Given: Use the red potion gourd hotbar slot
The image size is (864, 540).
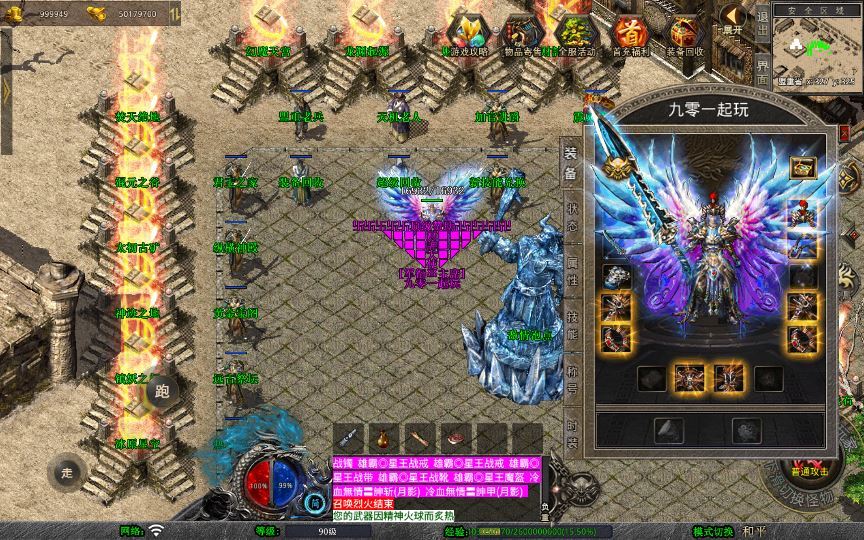Looking at the screenshot, I should pyautogui.click(x=384, y=438).
